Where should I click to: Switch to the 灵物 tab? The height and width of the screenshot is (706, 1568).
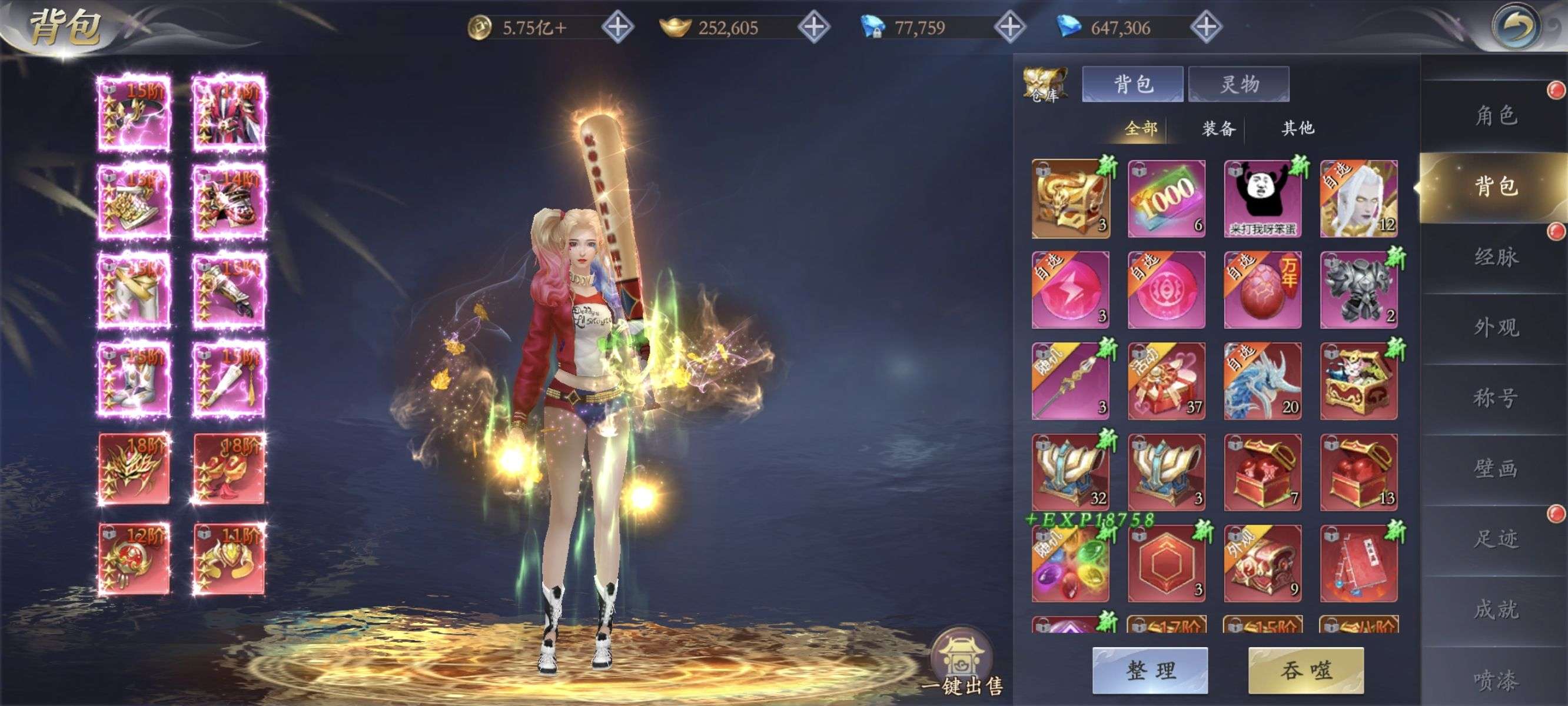pos(1238,84)
